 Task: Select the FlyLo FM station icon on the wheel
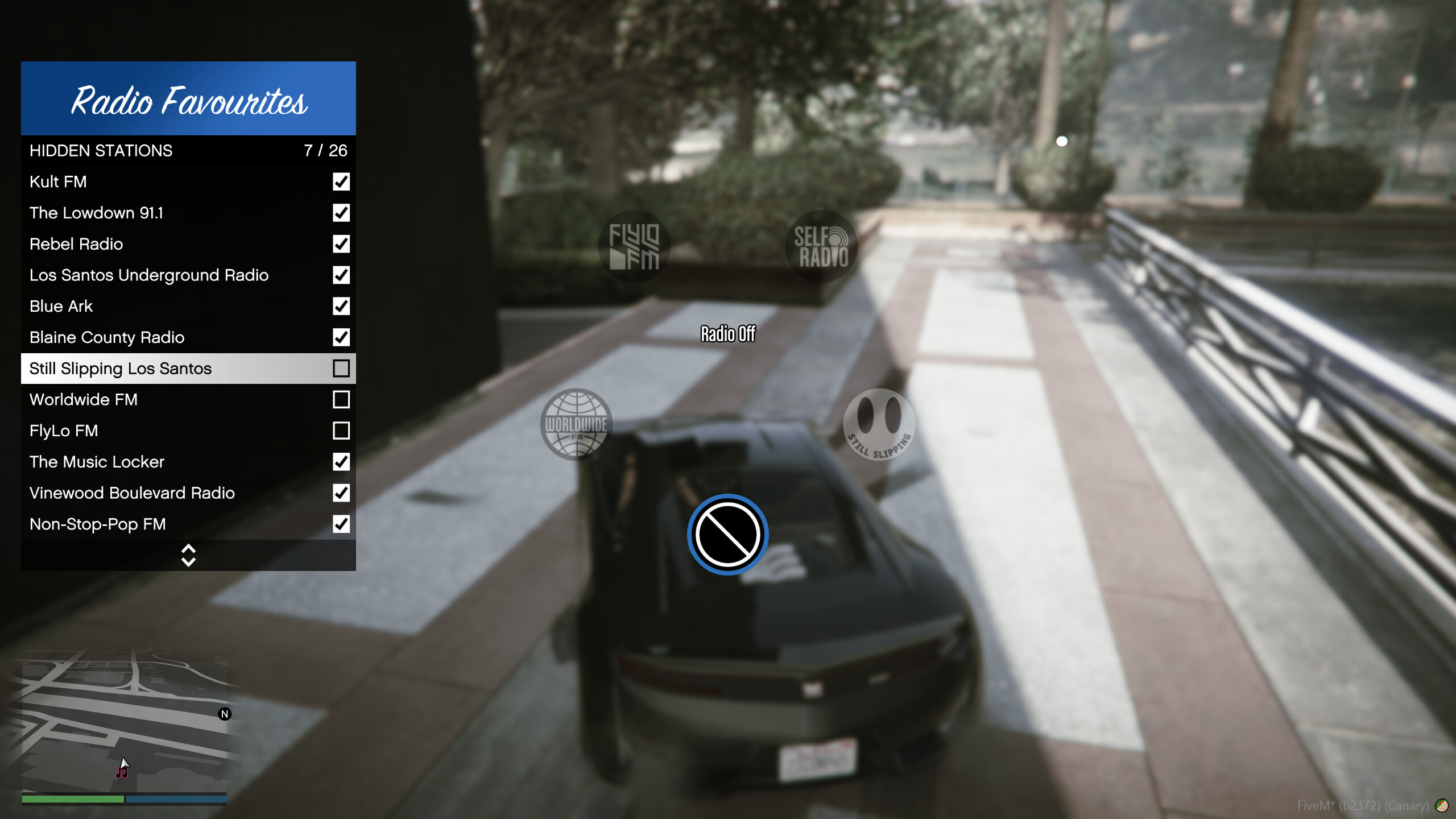click(635, 247)
